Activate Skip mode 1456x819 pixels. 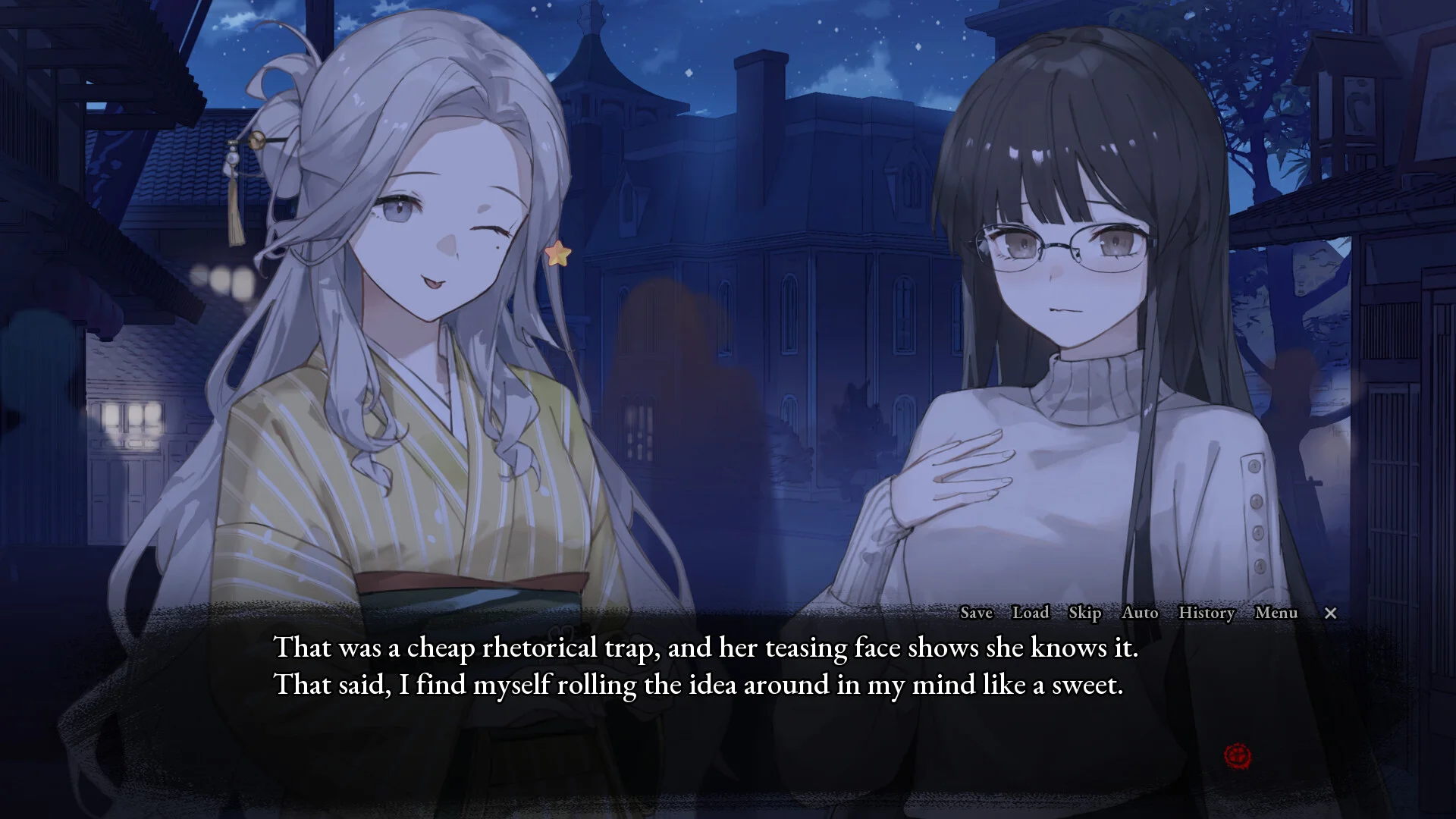(1084, 613)
